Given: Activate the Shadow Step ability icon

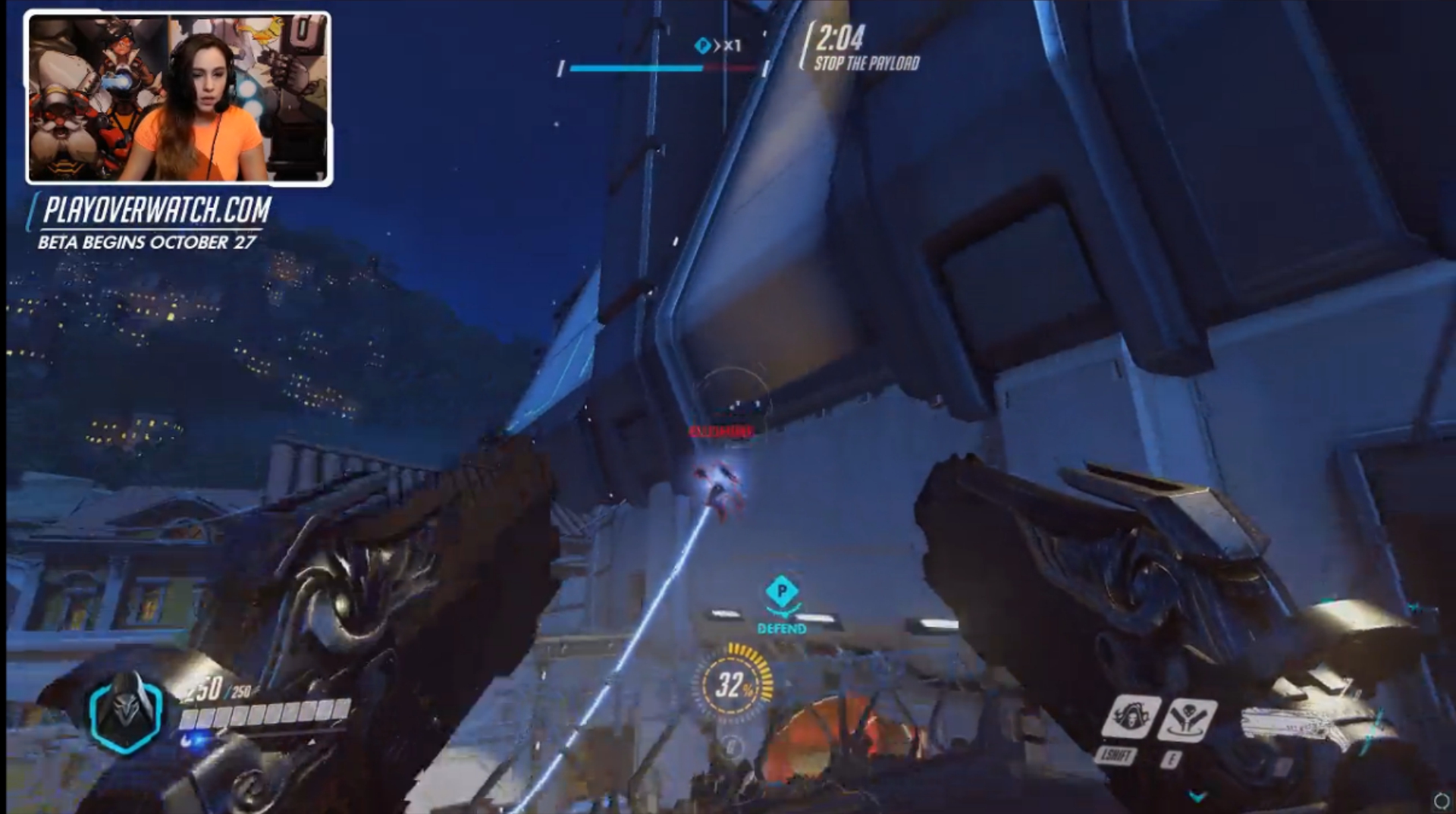Looking at the screenshot, I should click(x=1187, y=718).
